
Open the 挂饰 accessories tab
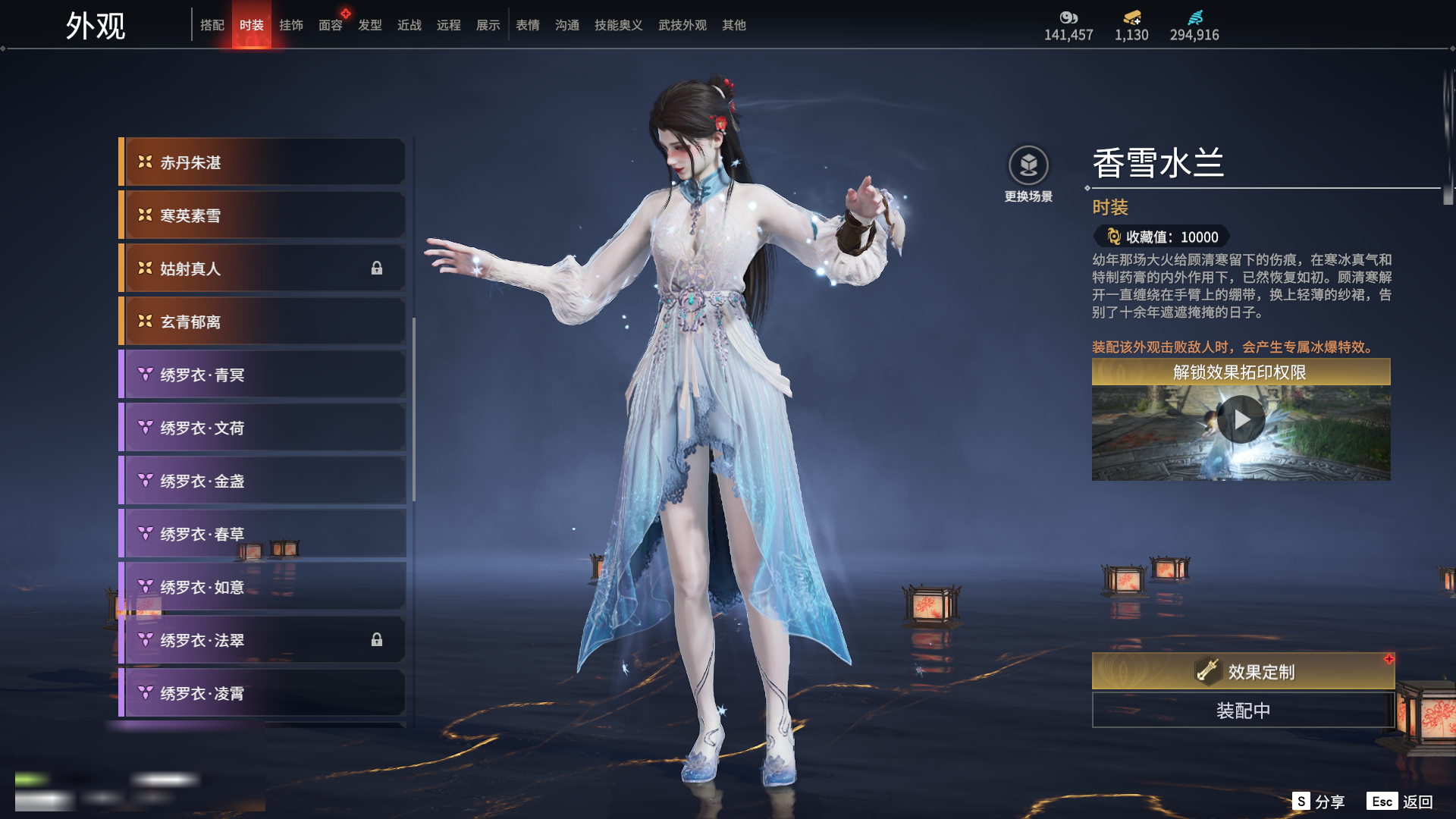(x=291, y=25)
